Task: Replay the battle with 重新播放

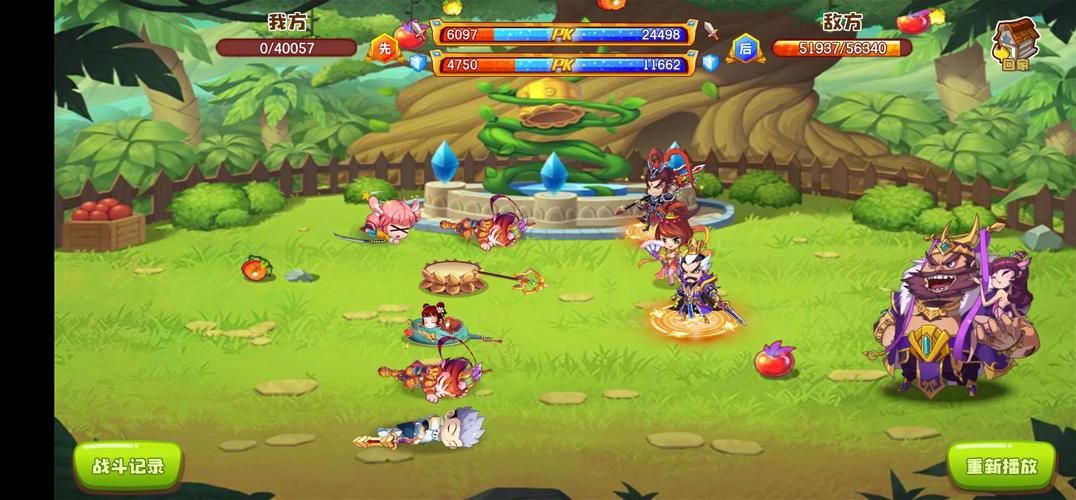Action: [1001, 466]
